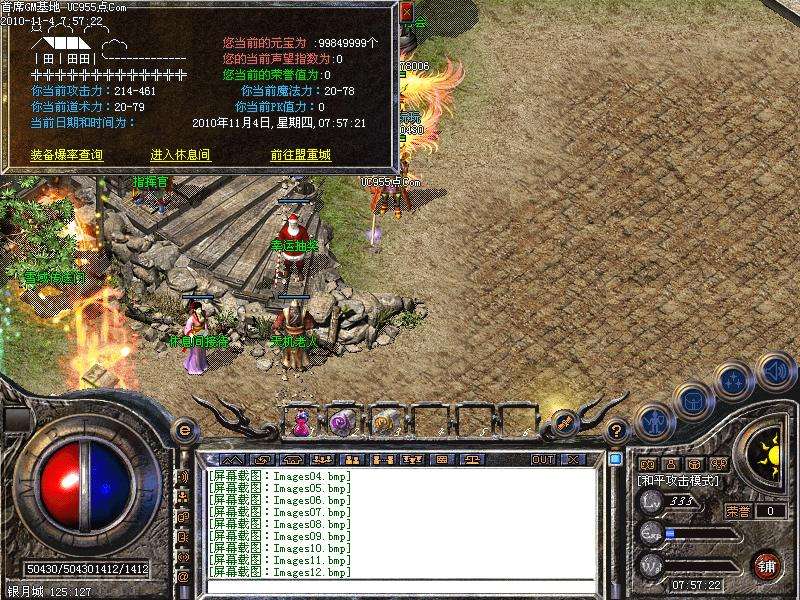Image resolution: width=800 pixels, height=600 pixels.
Task: Focus the chat text input field
Action: 400,586
